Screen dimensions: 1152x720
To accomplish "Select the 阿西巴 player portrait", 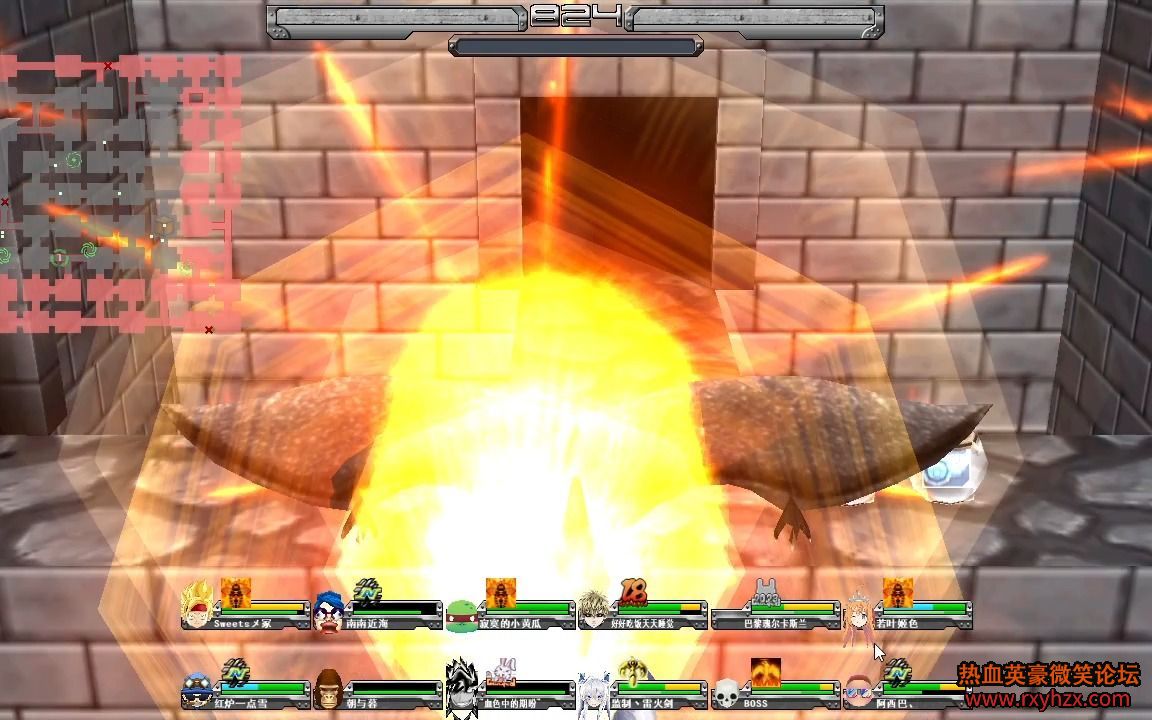I will (x=858, y=691).
